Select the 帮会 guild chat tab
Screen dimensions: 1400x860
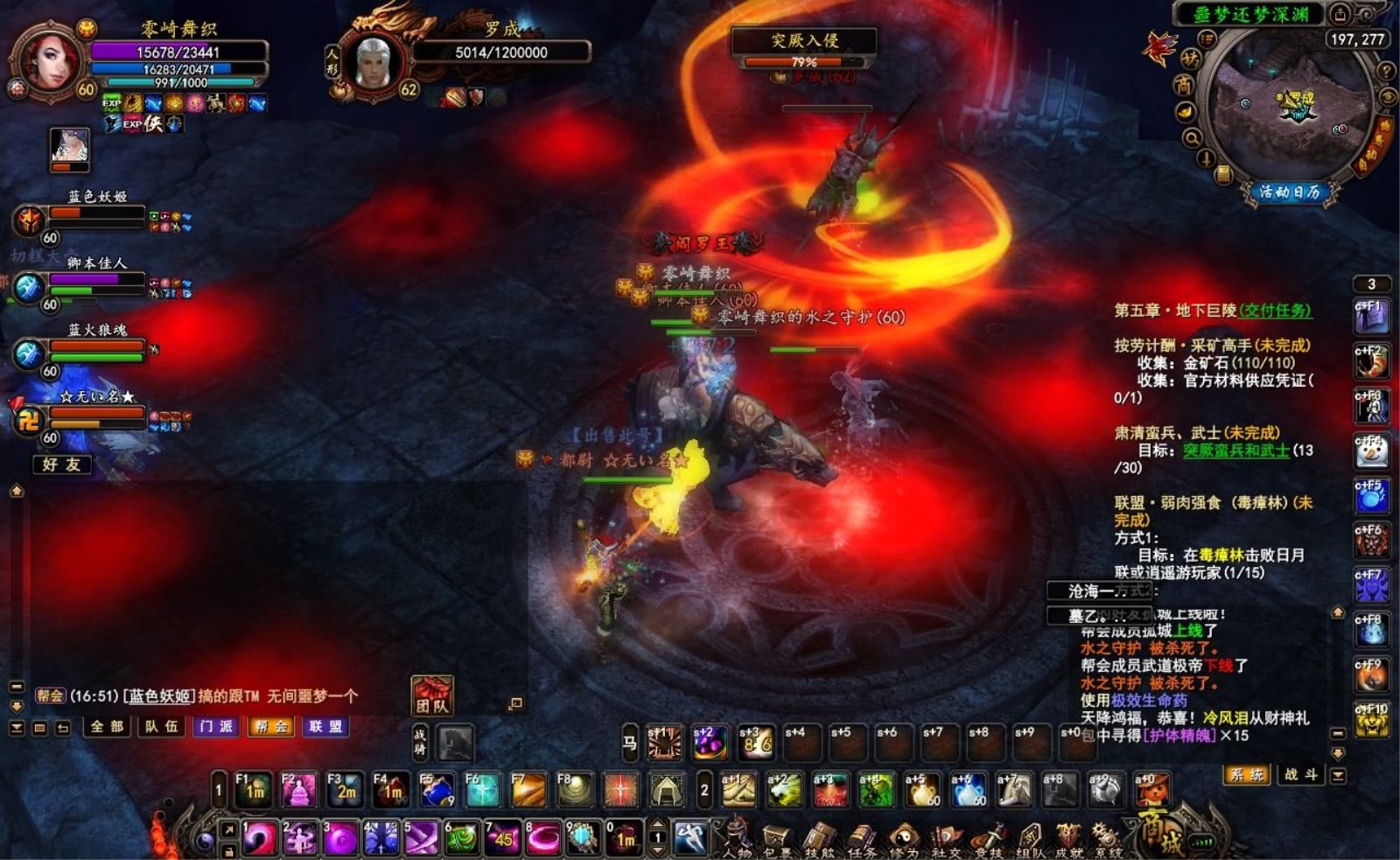(x=270, y=726)
